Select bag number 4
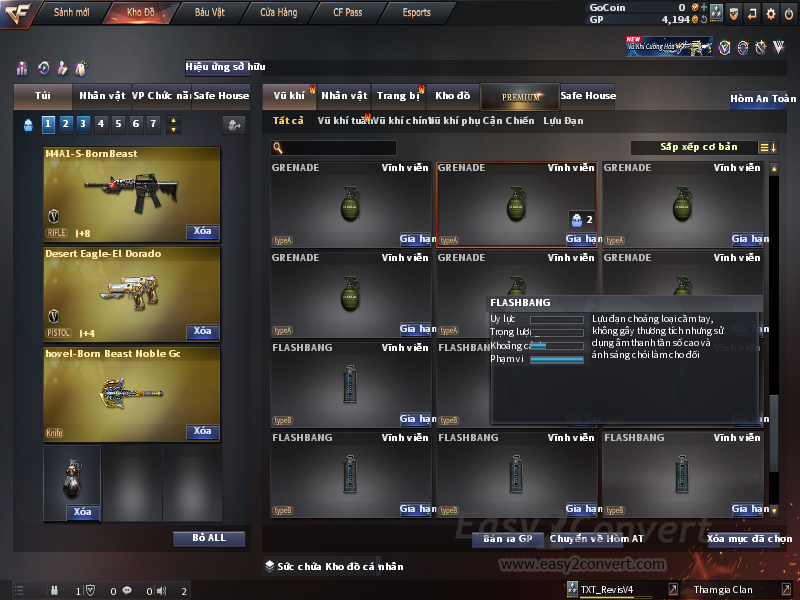Image resolution: width=800 pixels, height=600 pixels. [100, 124]
